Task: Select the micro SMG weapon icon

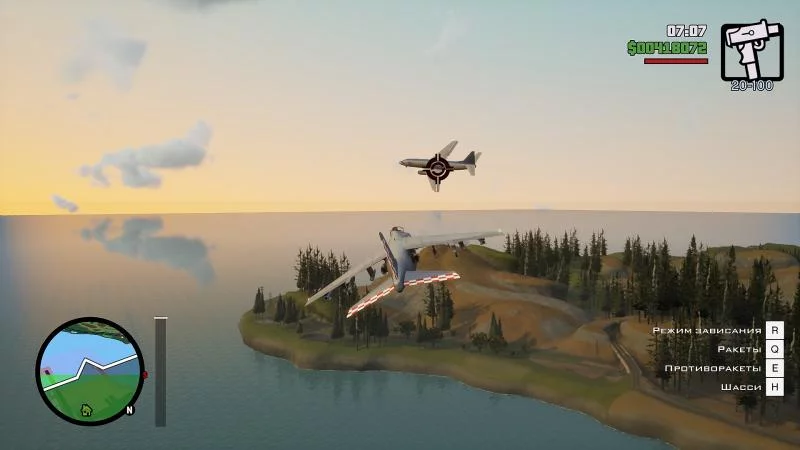Action: [752, 50]
